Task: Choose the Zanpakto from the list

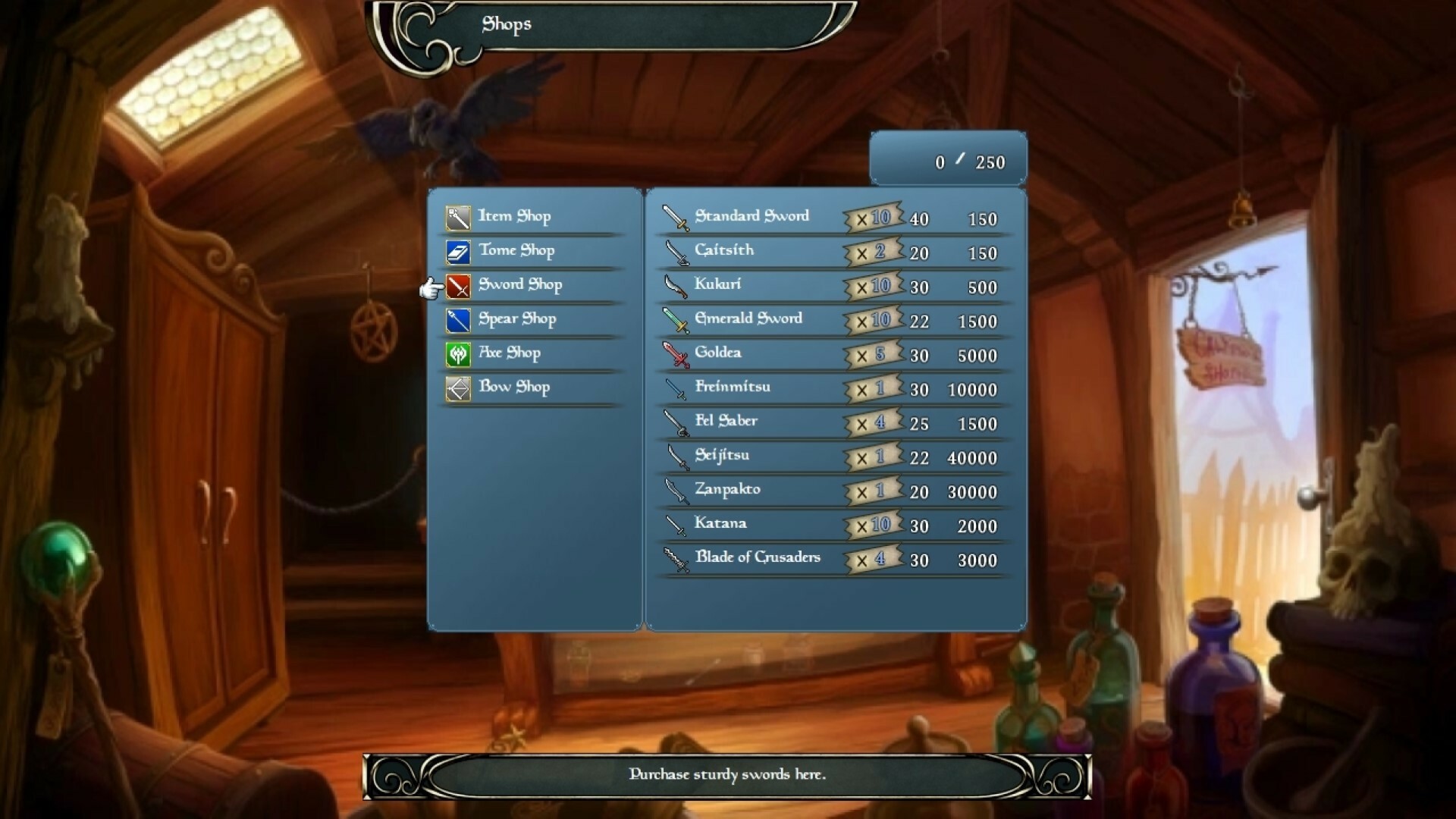Action: click(x=728, y=489)
